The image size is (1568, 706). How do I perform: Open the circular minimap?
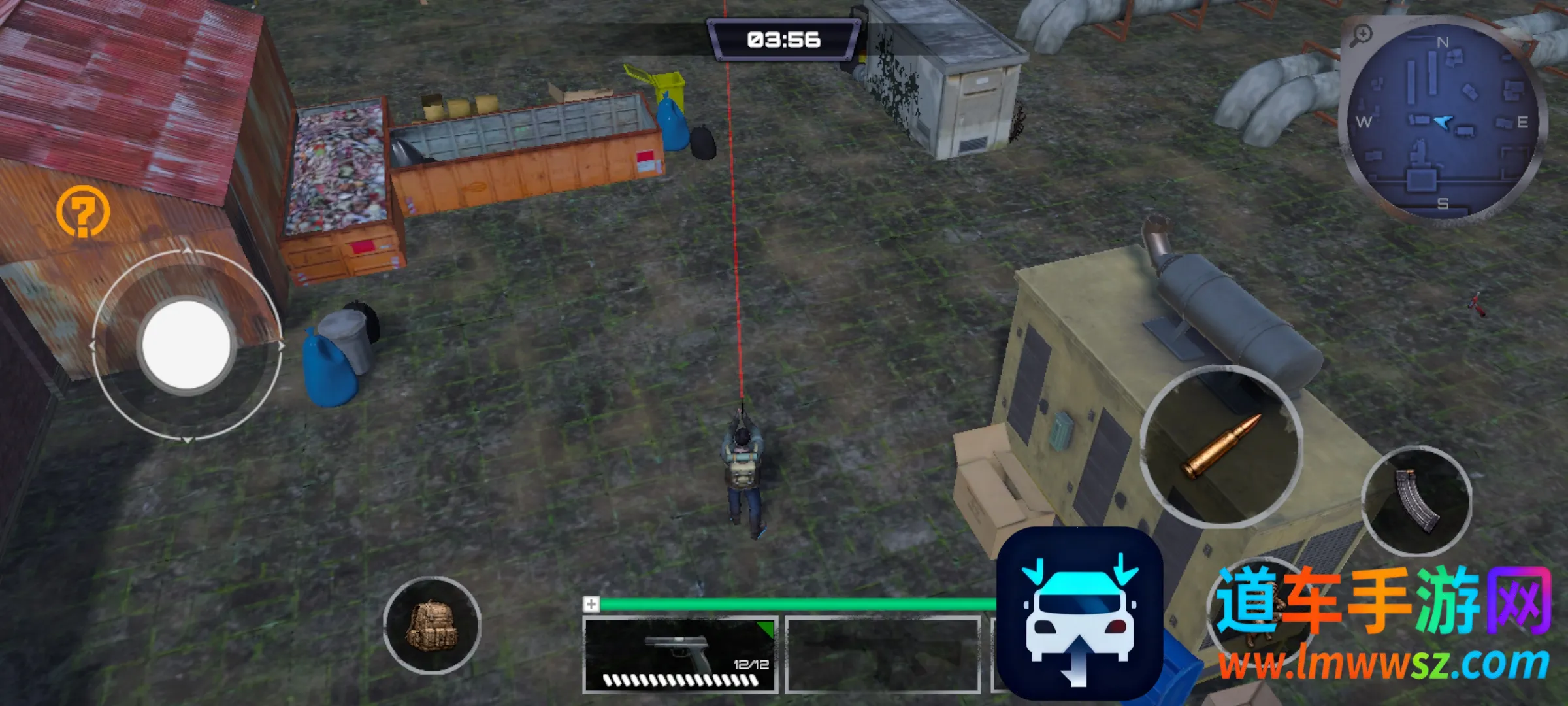[1444, 123]
